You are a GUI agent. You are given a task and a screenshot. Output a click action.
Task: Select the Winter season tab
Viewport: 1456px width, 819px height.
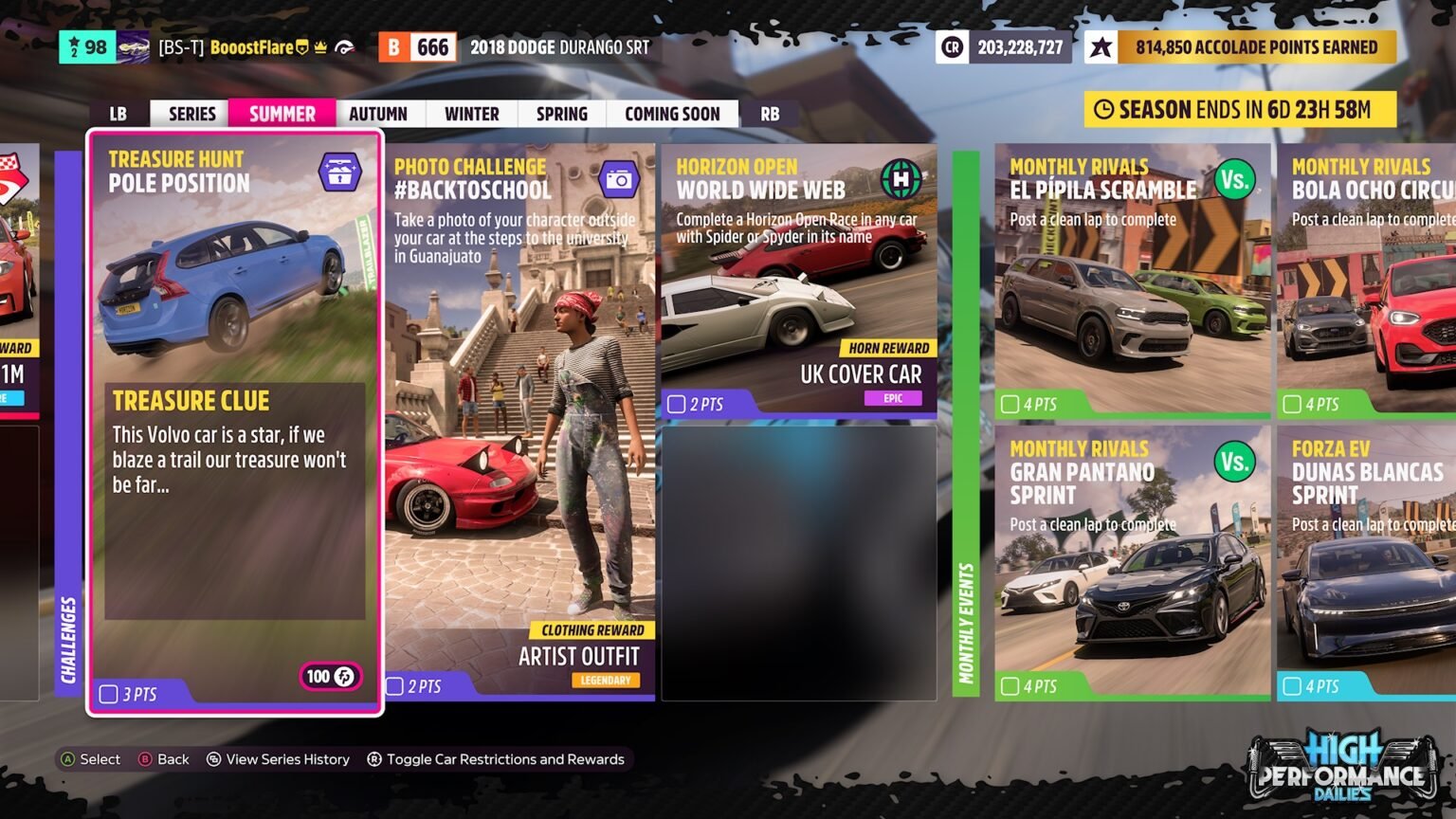[471, 113]
